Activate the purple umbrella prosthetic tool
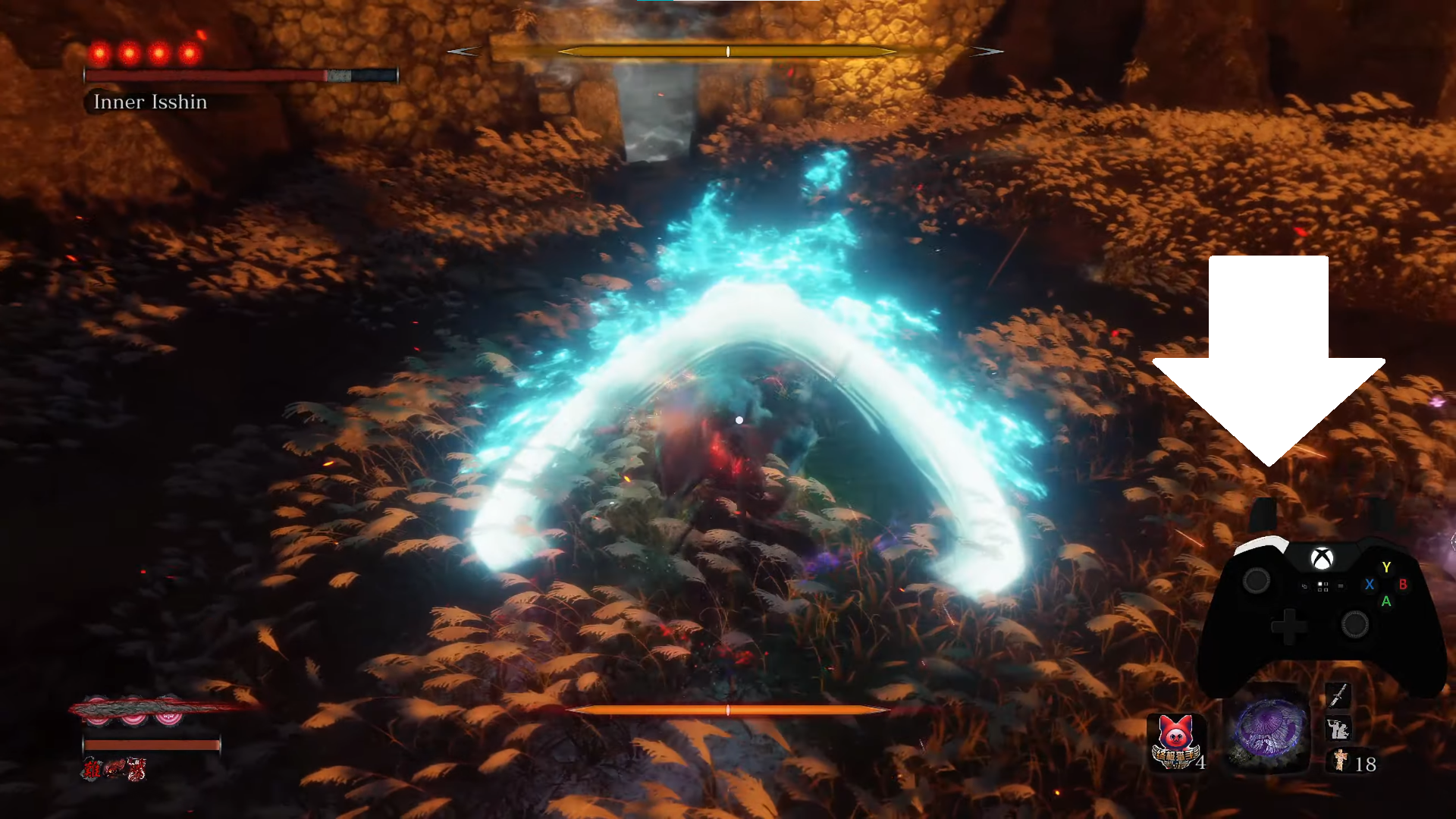1456x819 pixels. pos(1269,730)
